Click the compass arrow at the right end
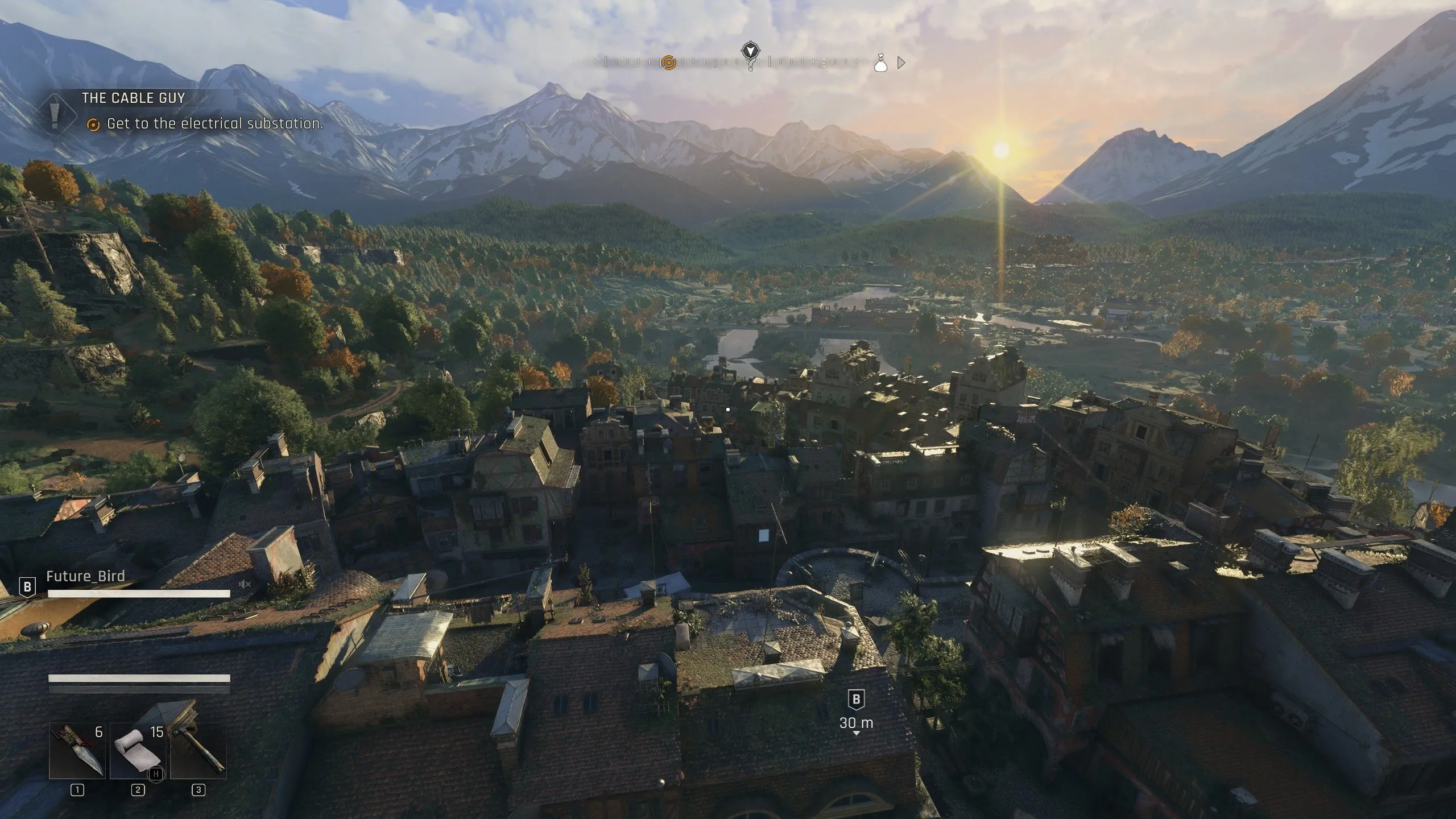 (x=901, y=63)
